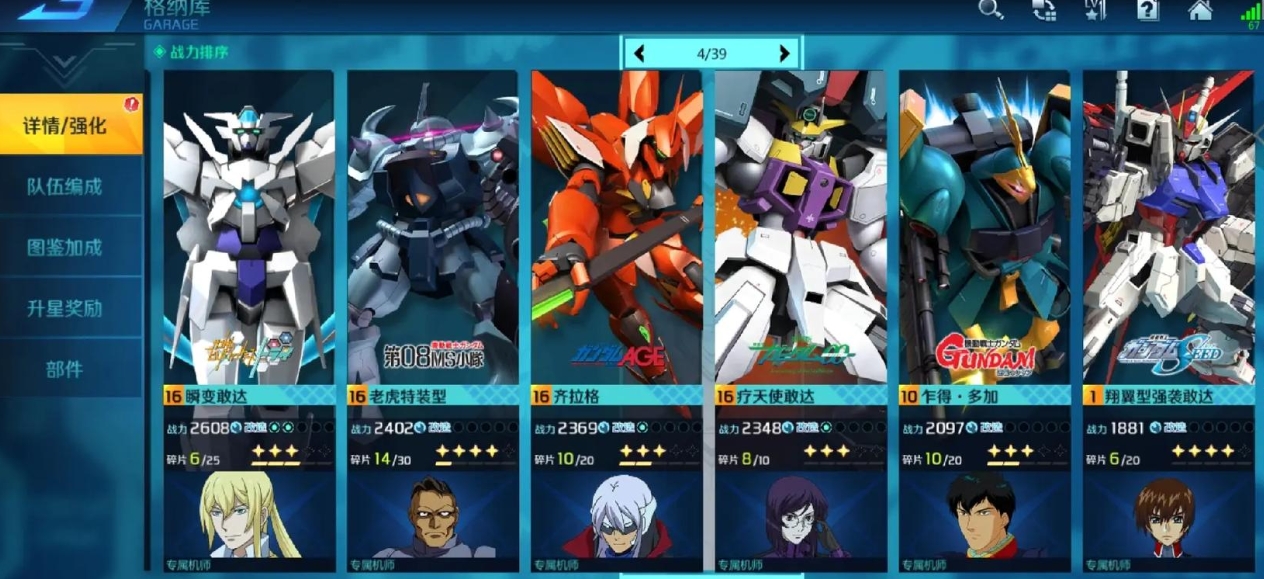Open the question mark help
The width and height of the screenshot is (1264, 579).
pyautogui.click(x=1148, y=10)
